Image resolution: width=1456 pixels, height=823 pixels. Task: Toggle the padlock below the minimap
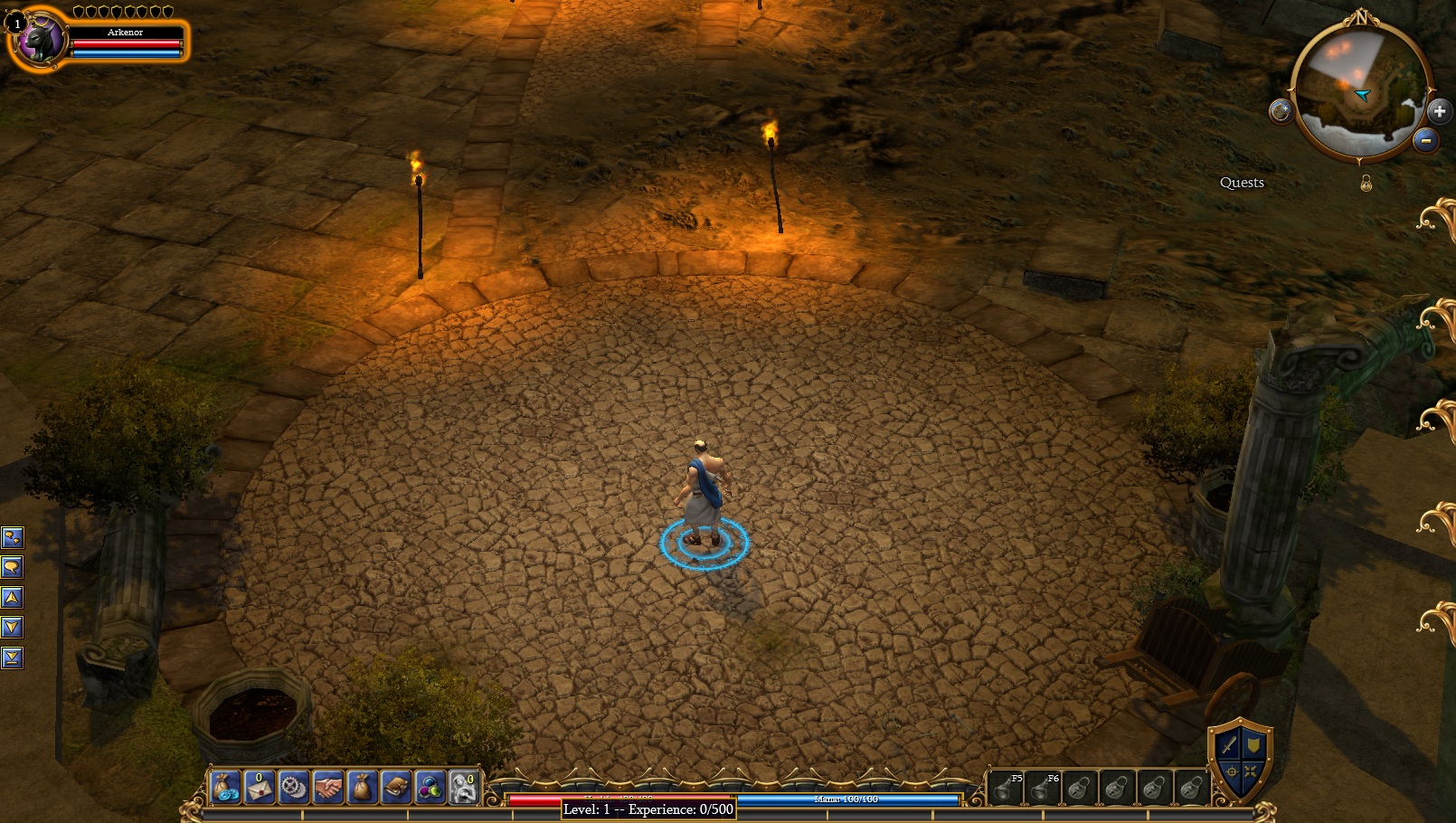[1366, 184]
